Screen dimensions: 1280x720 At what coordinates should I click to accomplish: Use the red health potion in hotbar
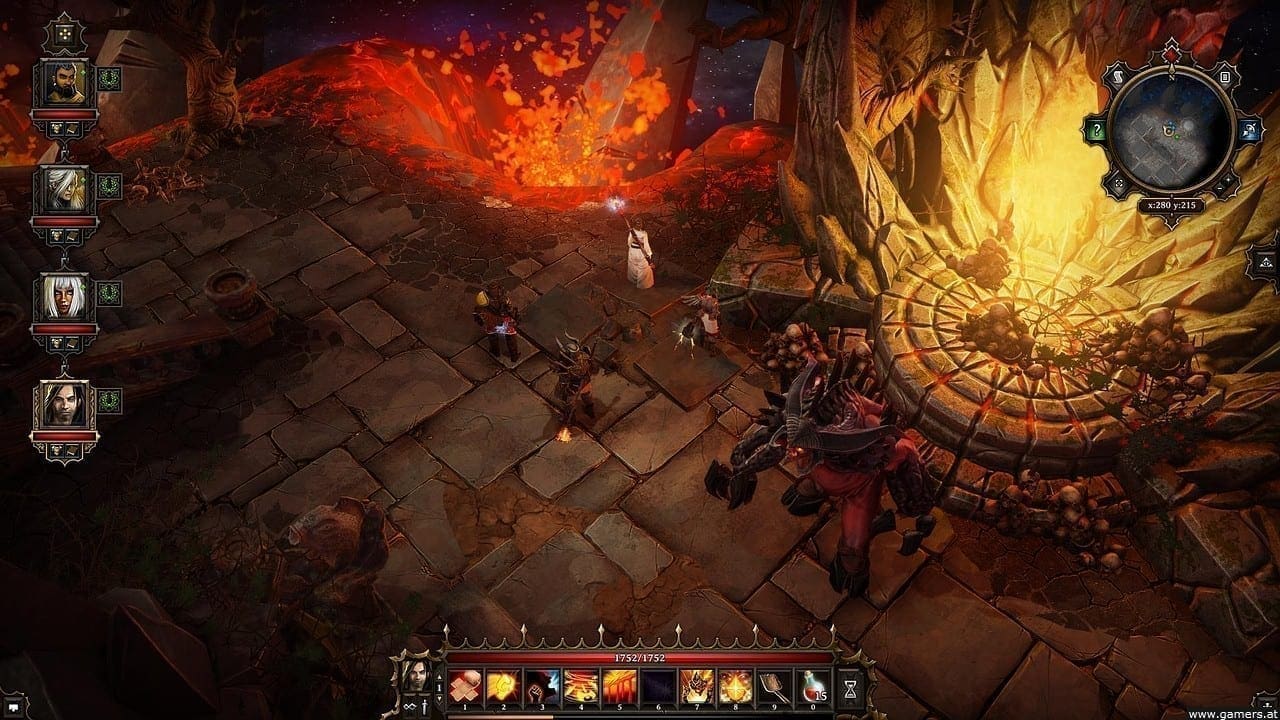click(814, 684)
